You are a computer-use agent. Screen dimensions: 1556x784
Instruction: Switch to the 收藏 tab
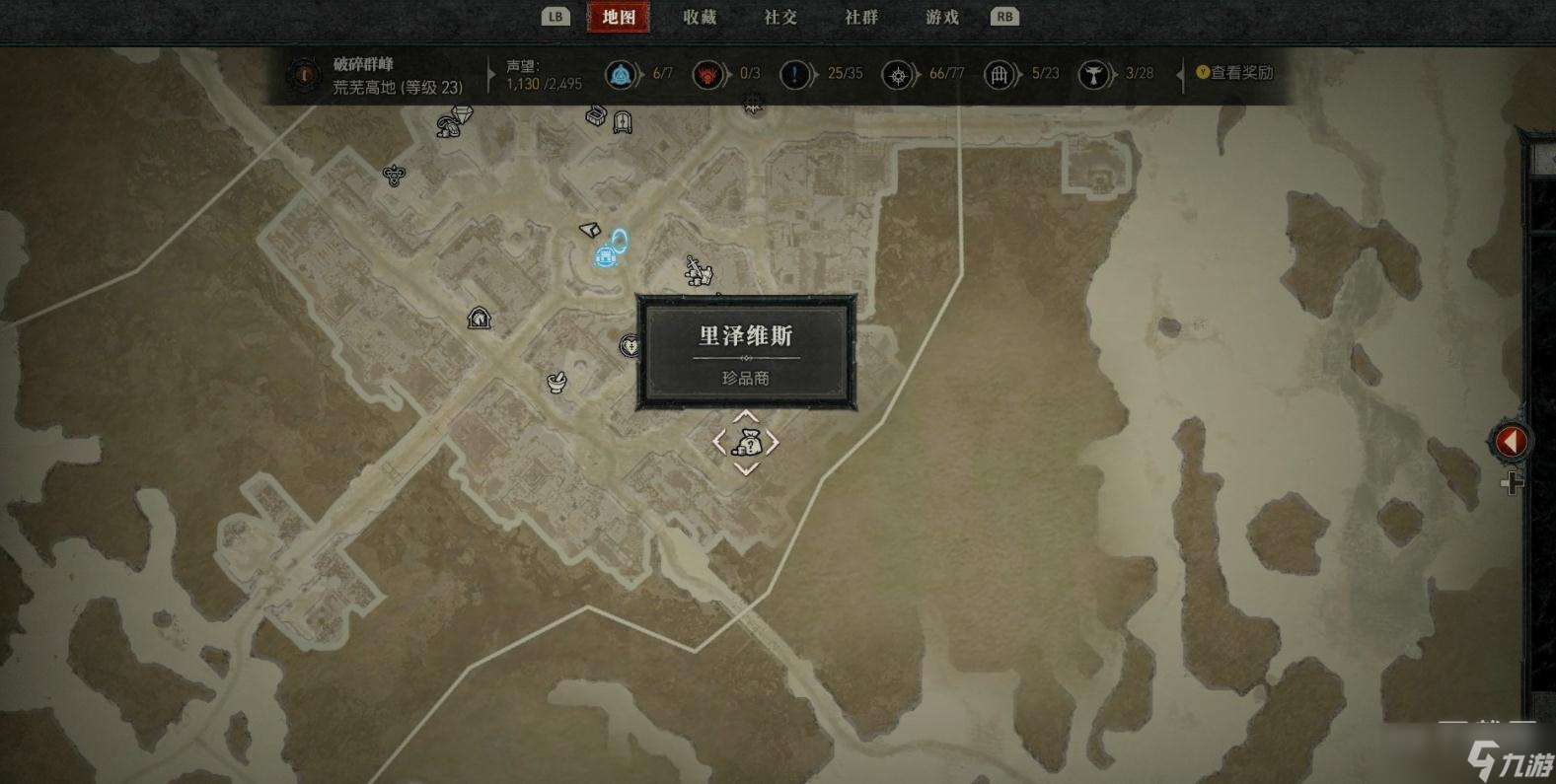coord(700,17)
